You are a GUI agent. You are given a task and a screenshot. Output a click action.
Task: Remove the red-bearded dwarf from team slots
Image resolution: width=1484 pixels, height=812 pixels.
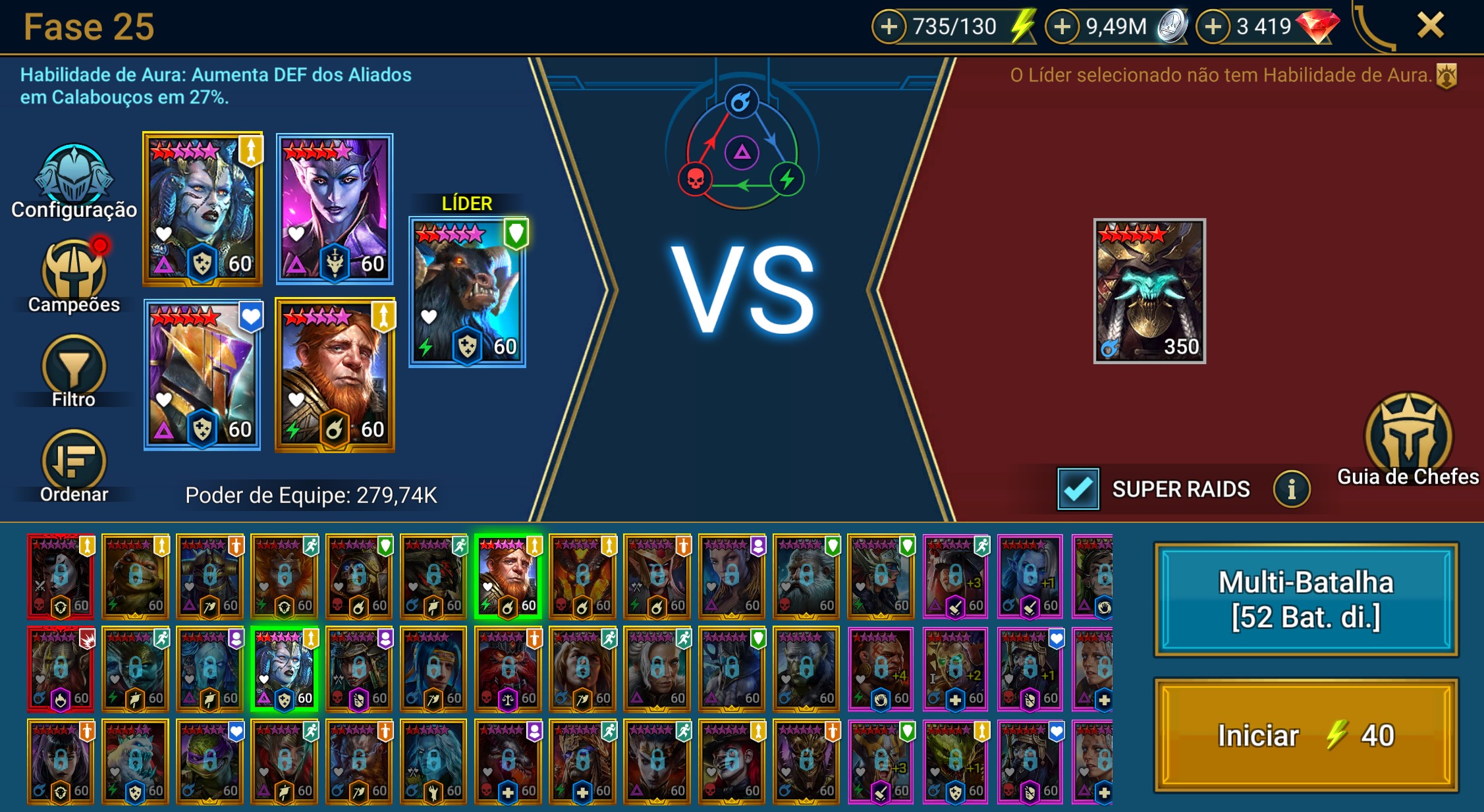click(335, 375)
